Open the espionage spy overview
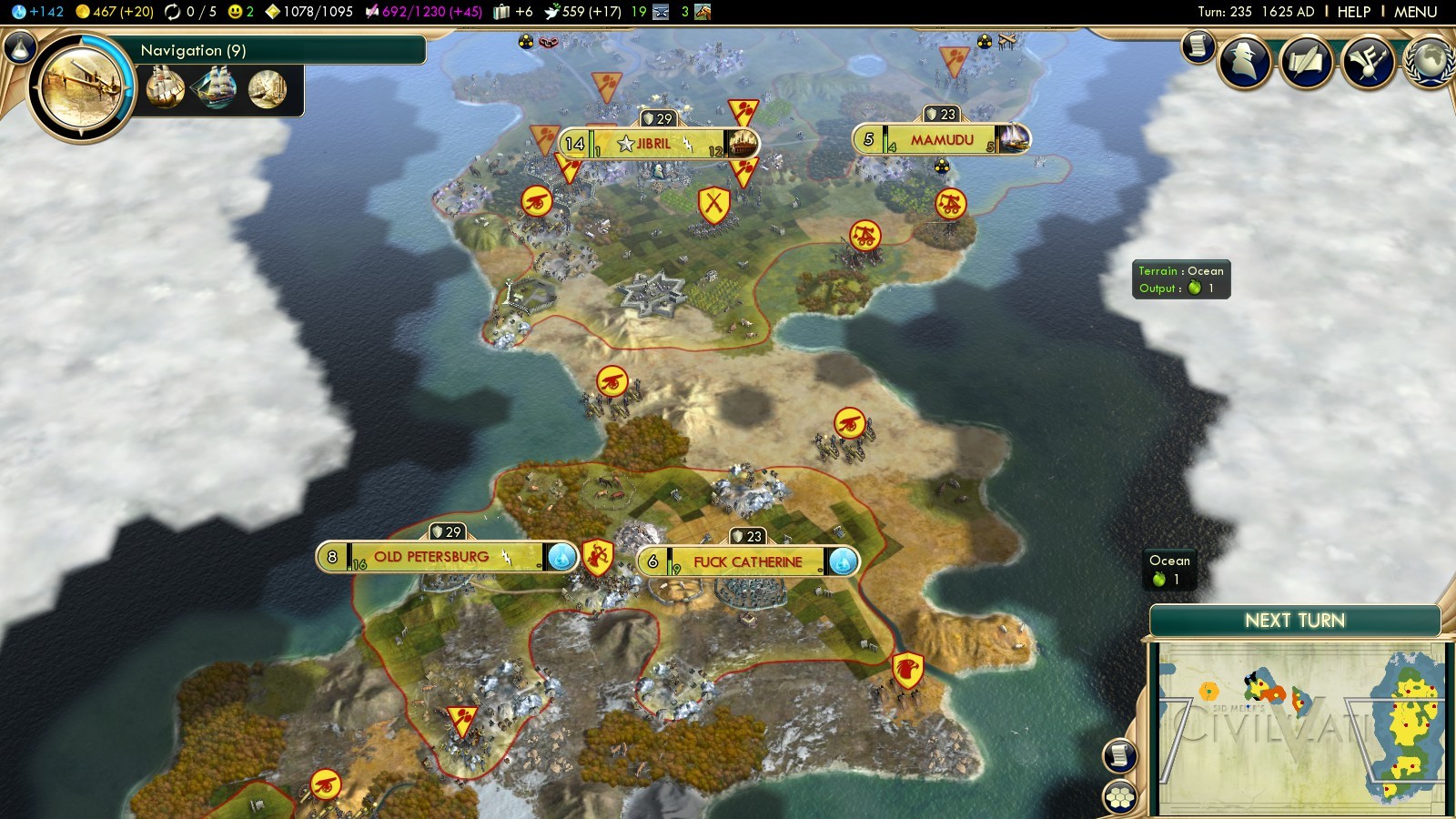This screenshot has height=819, width=1456. (1244, 62)
